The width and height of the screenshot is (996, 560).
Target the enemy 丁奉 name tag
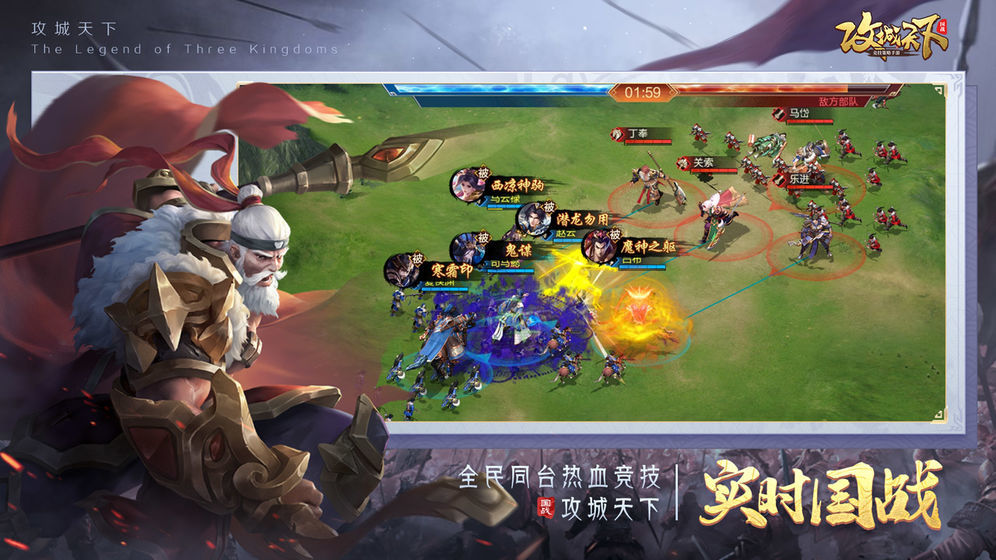point(637,132)
